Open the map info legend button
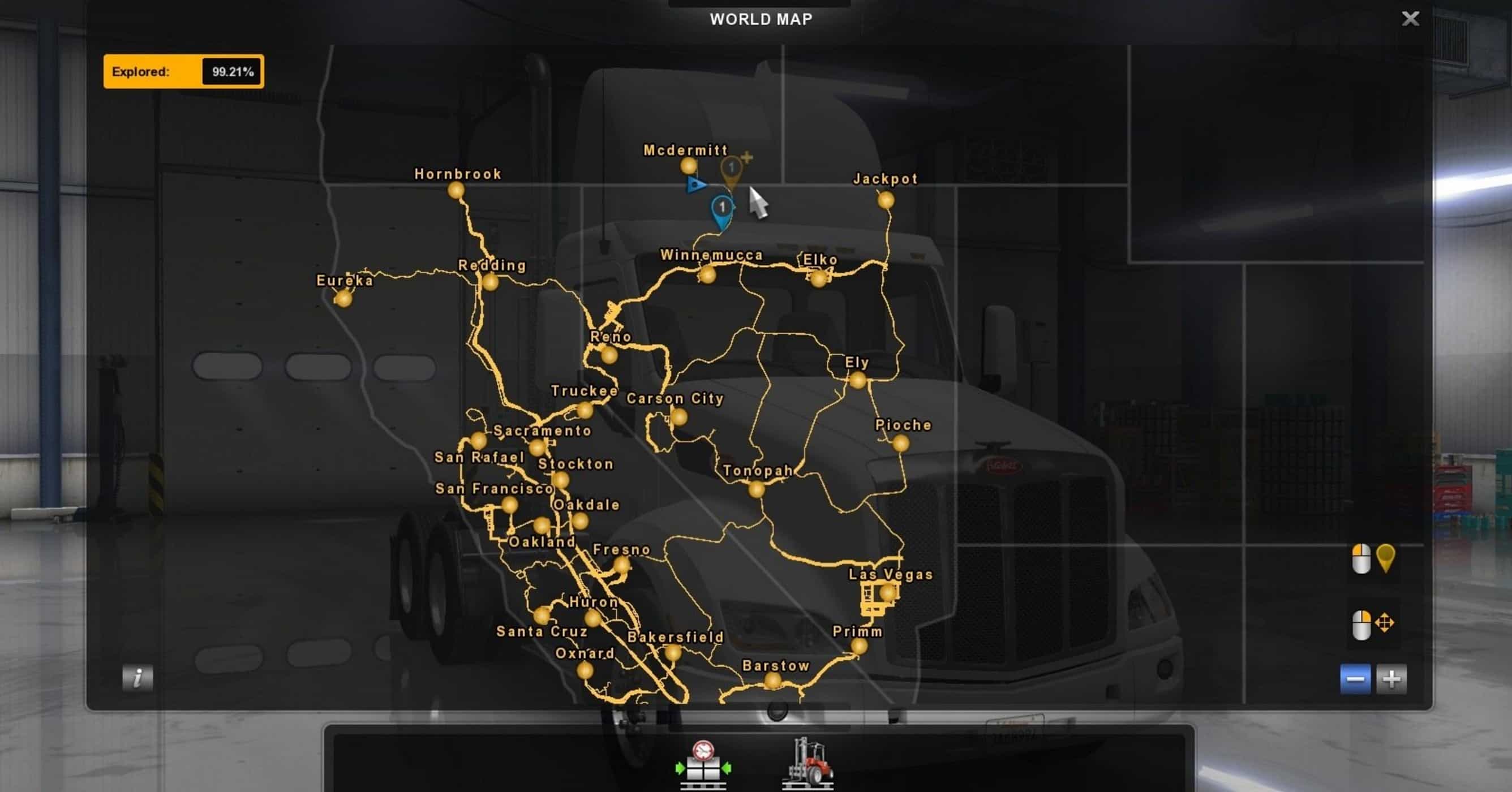 pos(138,678)
